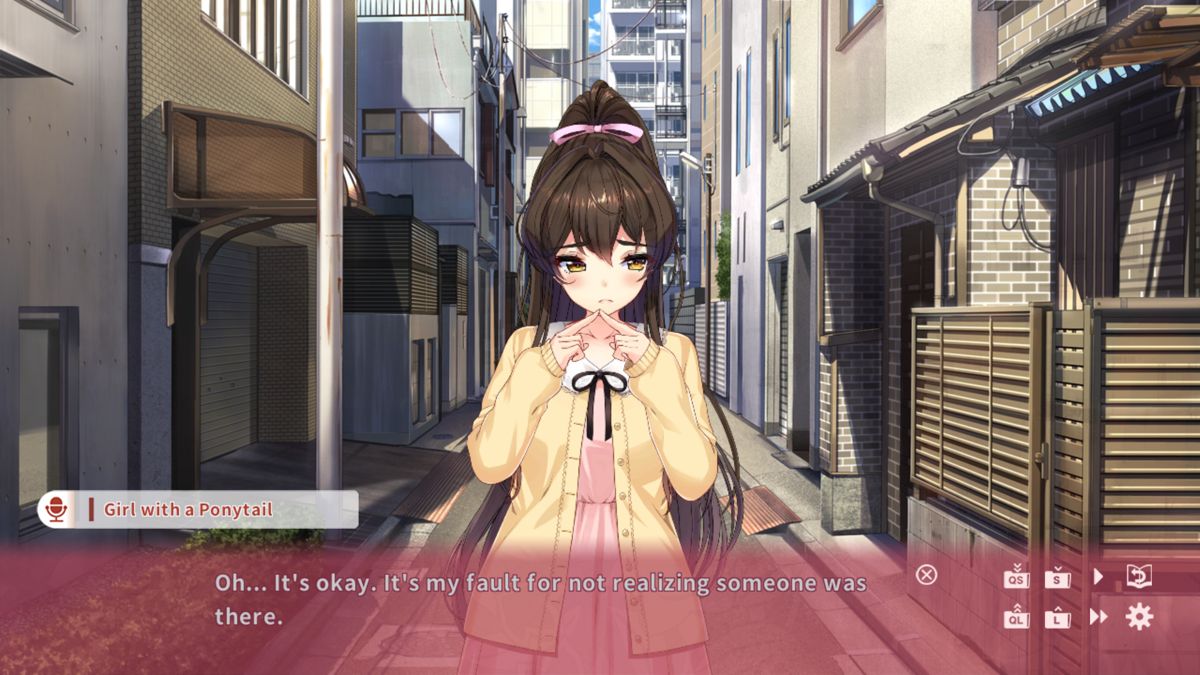1200x675 pixels.
Task: Skip text with the double-arrow button
Action: pyautogui.click(x=1098, y=617)
